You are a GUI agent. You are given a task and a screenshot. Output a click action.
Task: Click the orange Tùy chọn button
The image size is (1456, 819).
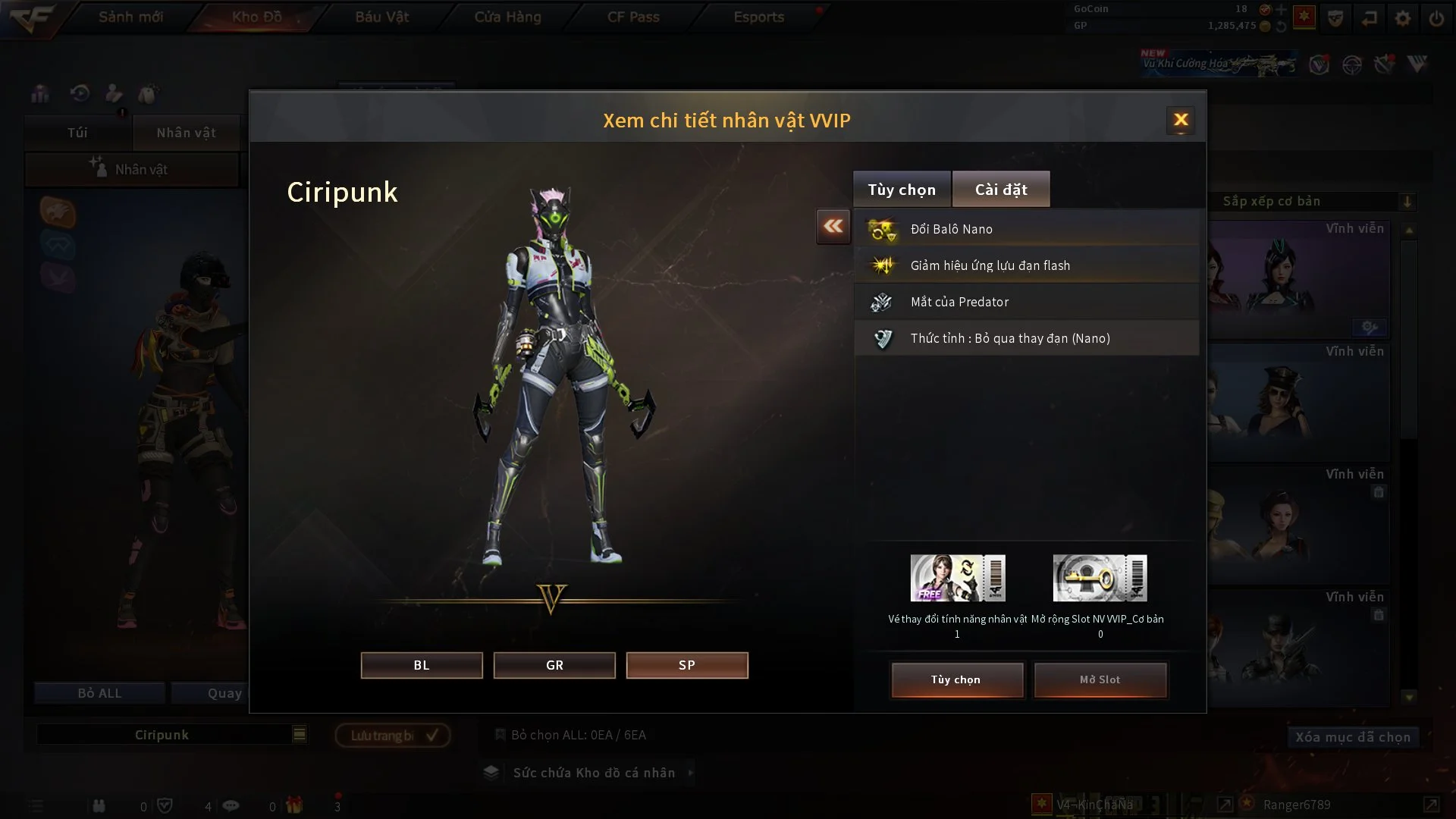(957, 679)
